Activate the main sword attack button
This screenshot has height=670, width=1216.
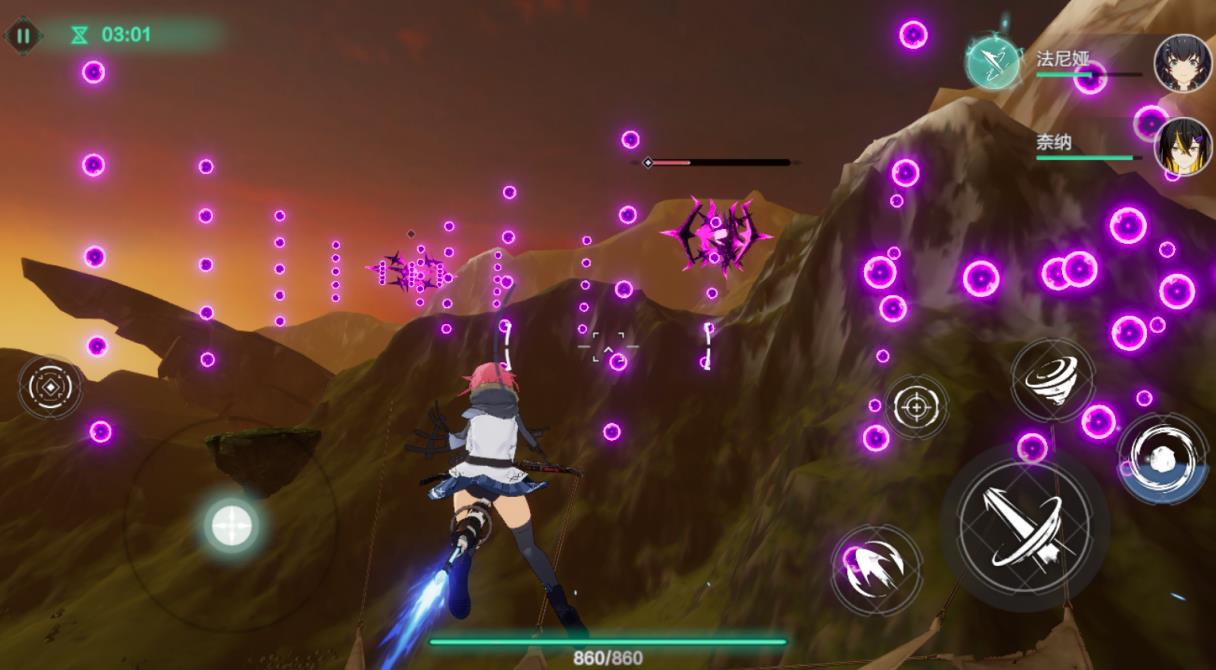click(1023, 527)
